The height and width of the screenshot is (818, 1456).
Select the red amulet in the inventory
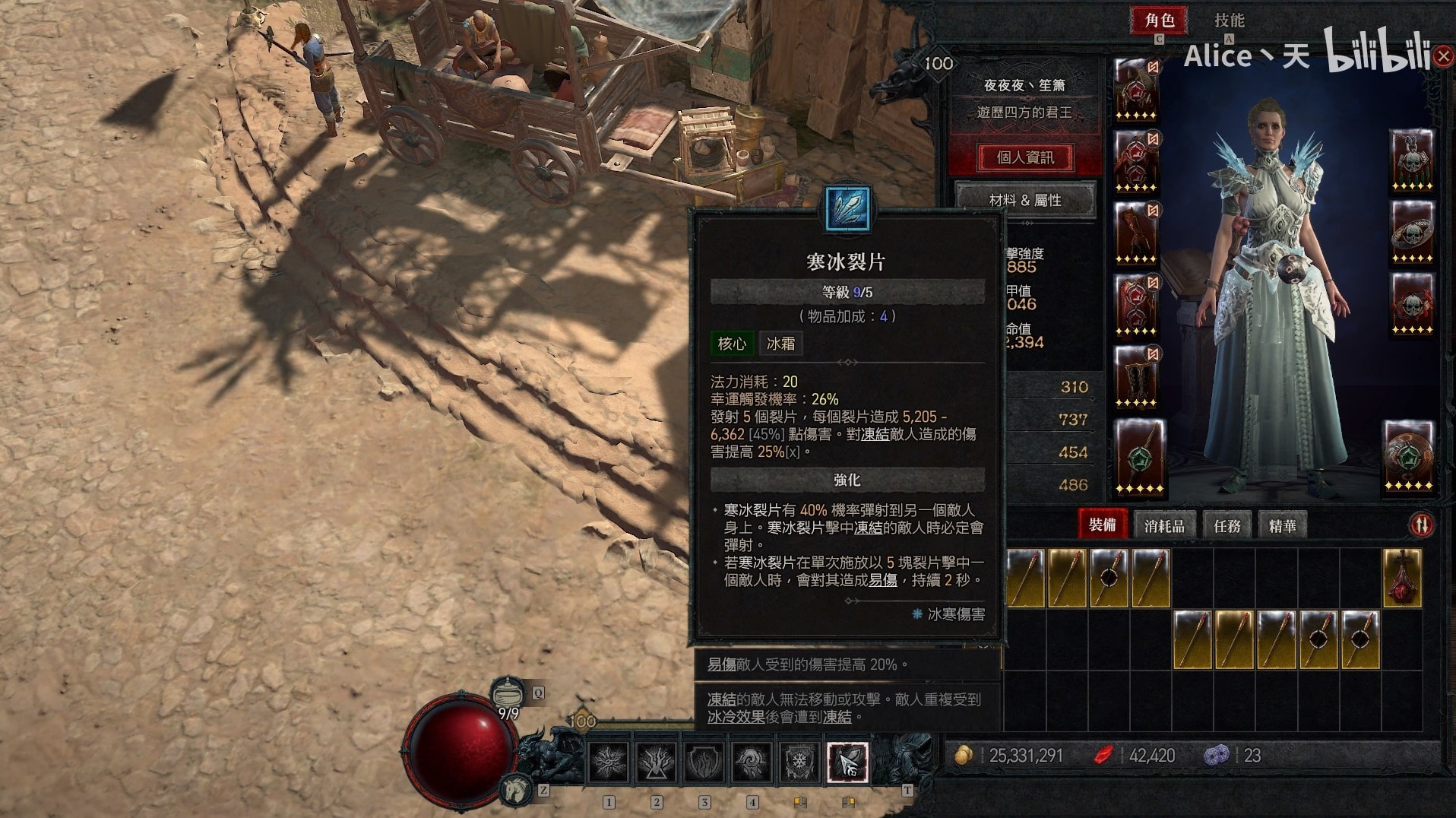1402,578
